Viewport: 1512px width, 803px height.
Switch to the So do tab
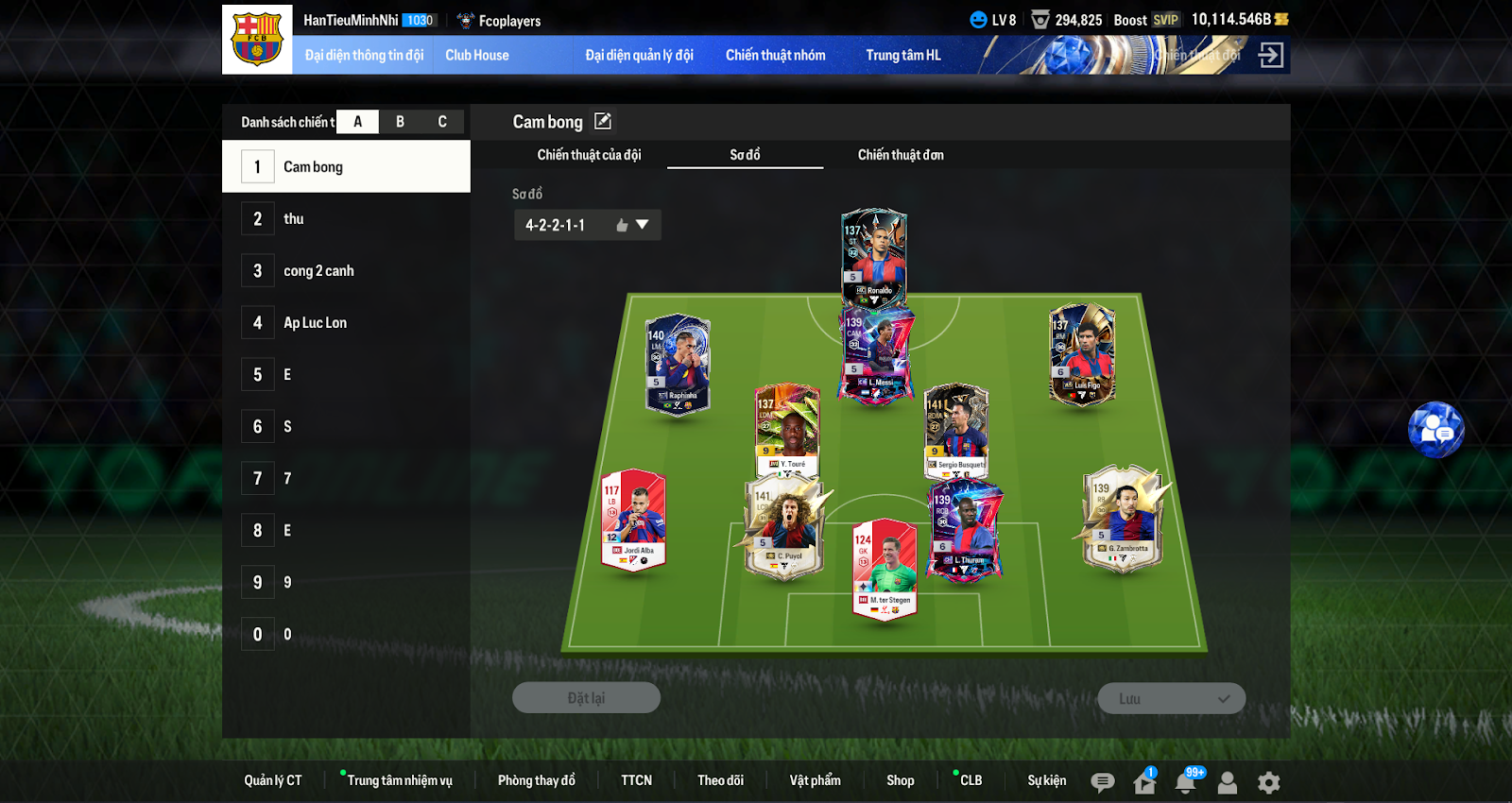click(x=745, y=155)
